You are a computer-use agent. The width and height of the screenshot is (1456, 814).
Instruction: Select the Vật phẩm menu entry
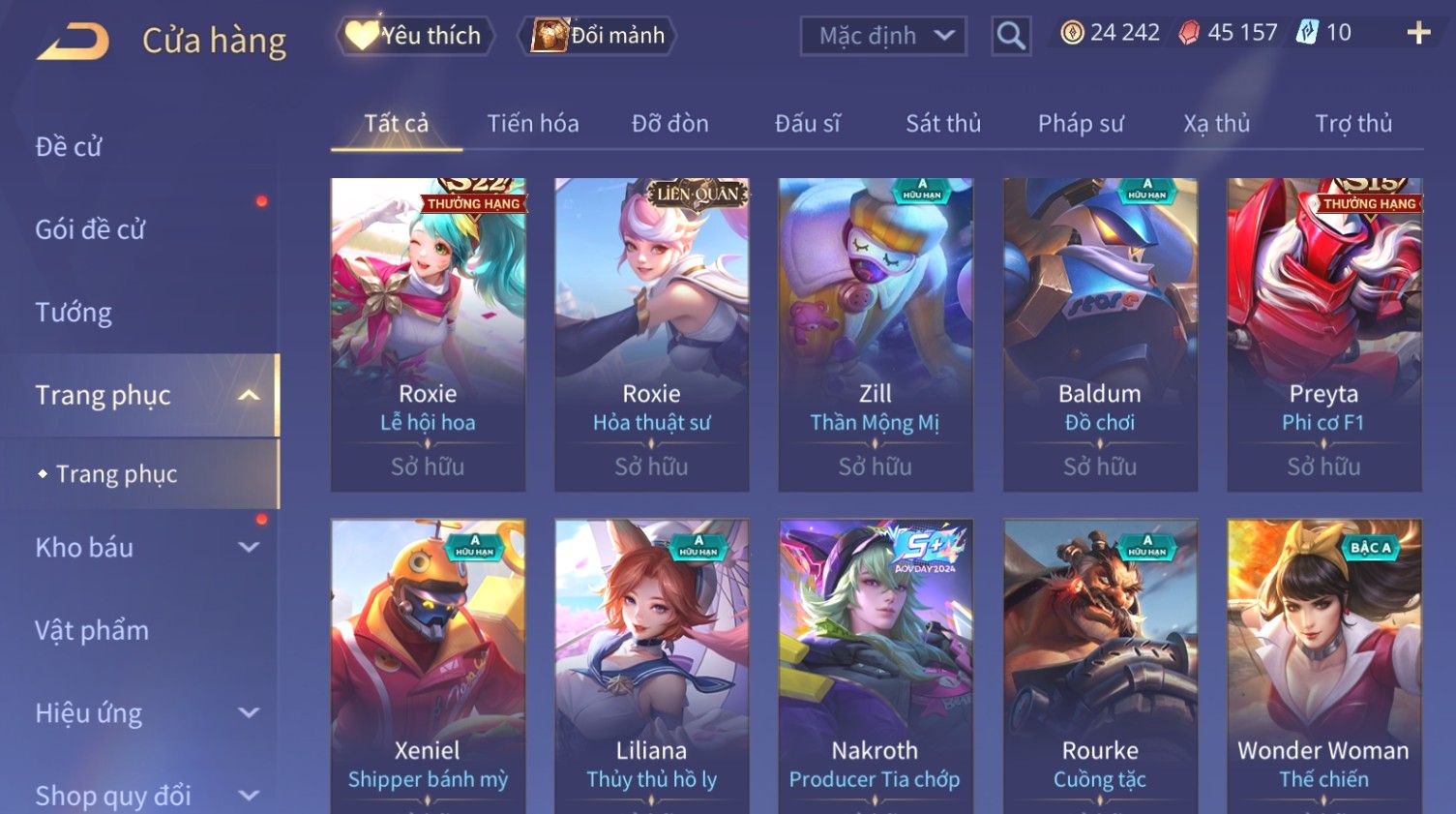pyautogui.click(x=92, y=631)
